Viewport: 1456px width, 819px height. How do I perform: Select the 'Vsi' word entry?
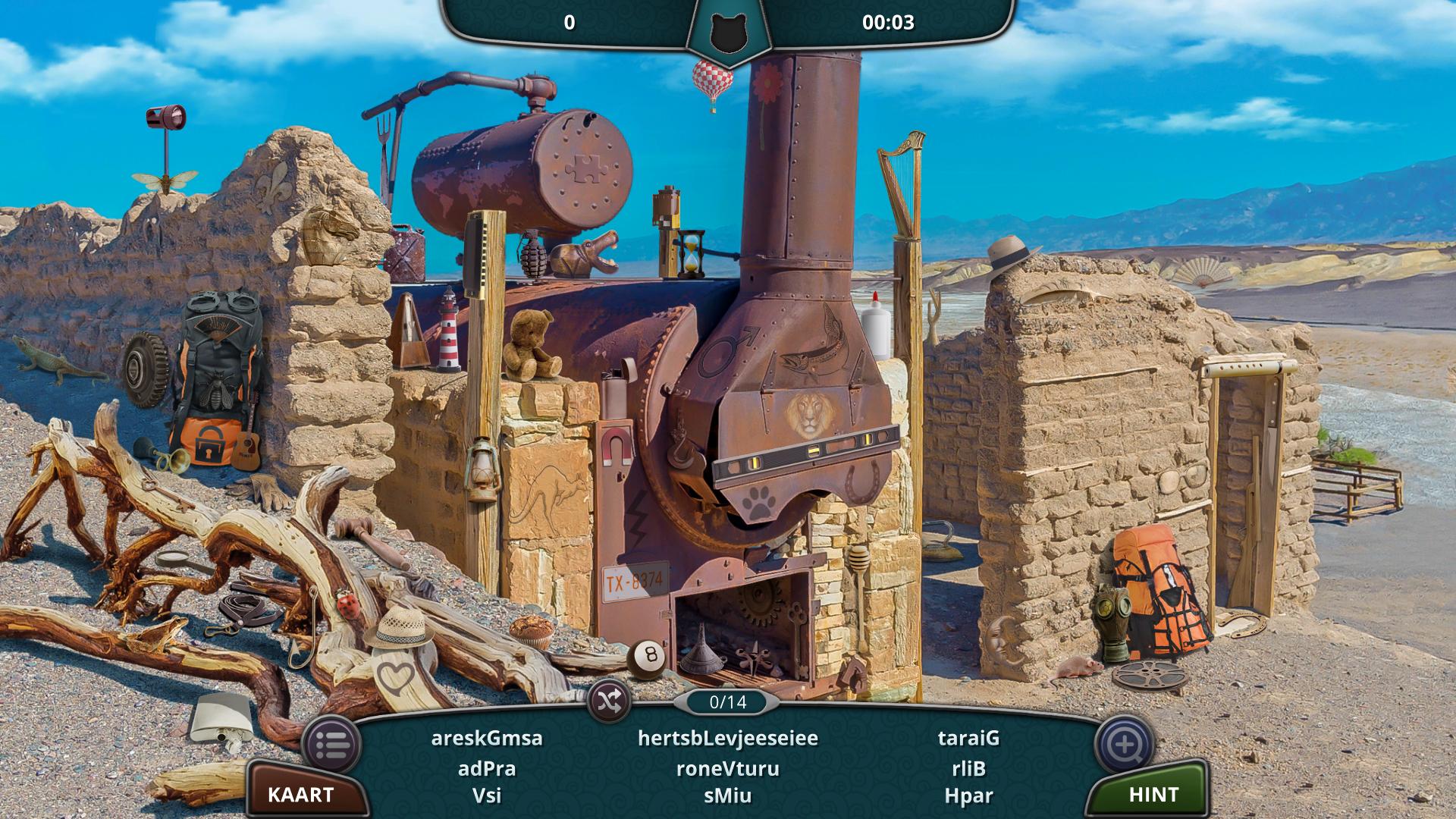point(487,795)
